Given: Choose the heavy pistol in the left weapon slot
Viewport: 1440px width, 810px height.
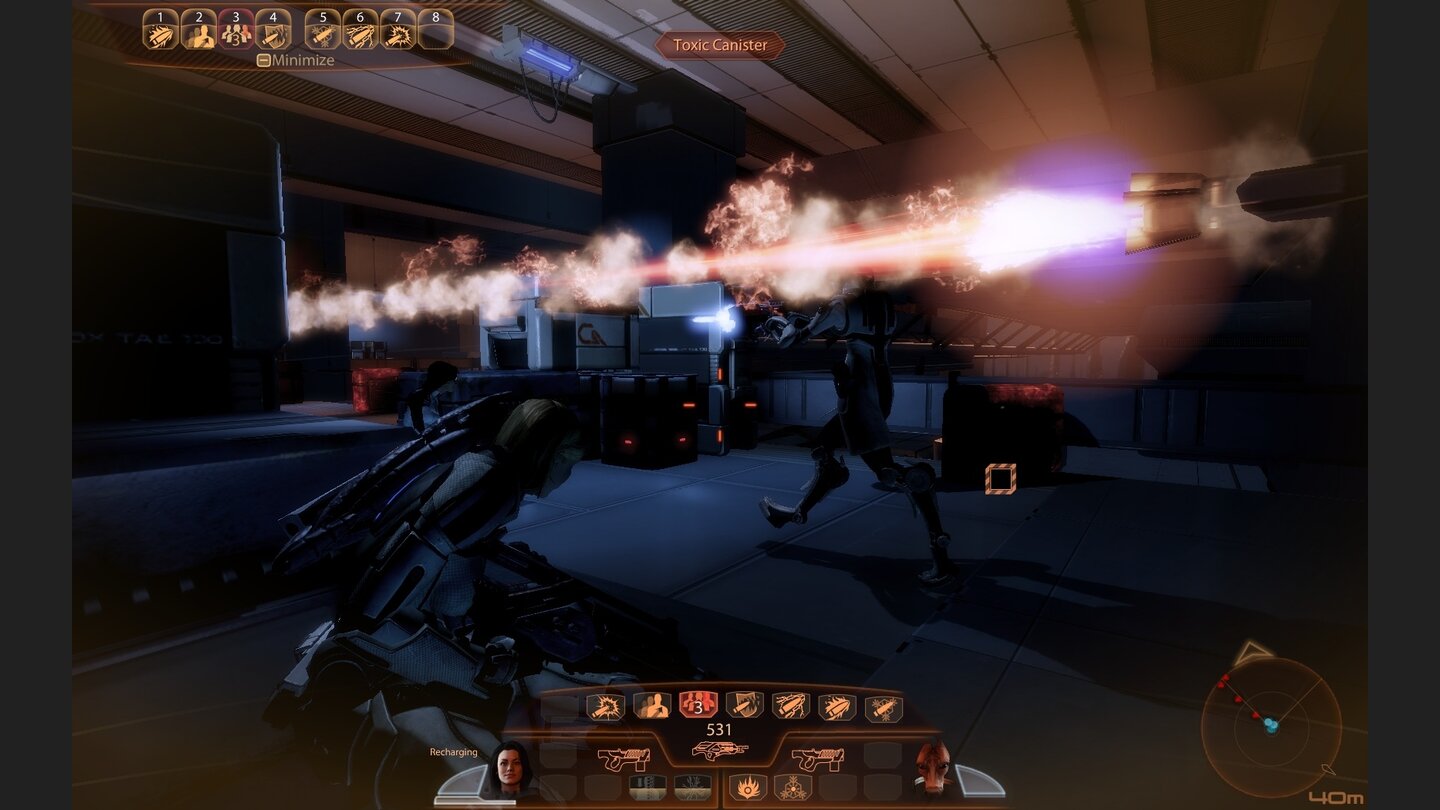Looking at the screenshot, I should [x=623, y=755].
